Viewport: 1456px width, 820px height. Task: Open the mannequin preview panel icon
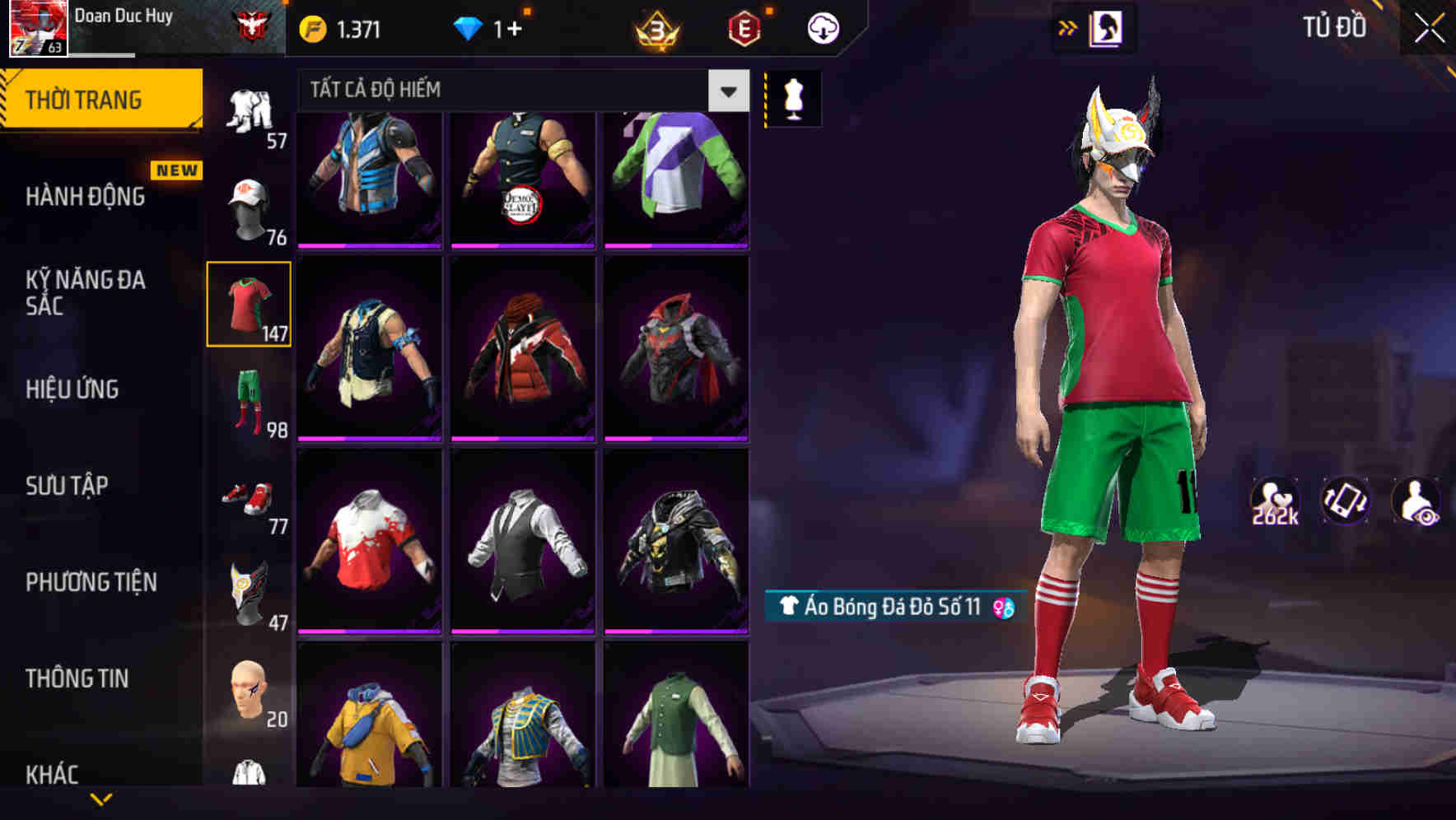coord(792,97)
